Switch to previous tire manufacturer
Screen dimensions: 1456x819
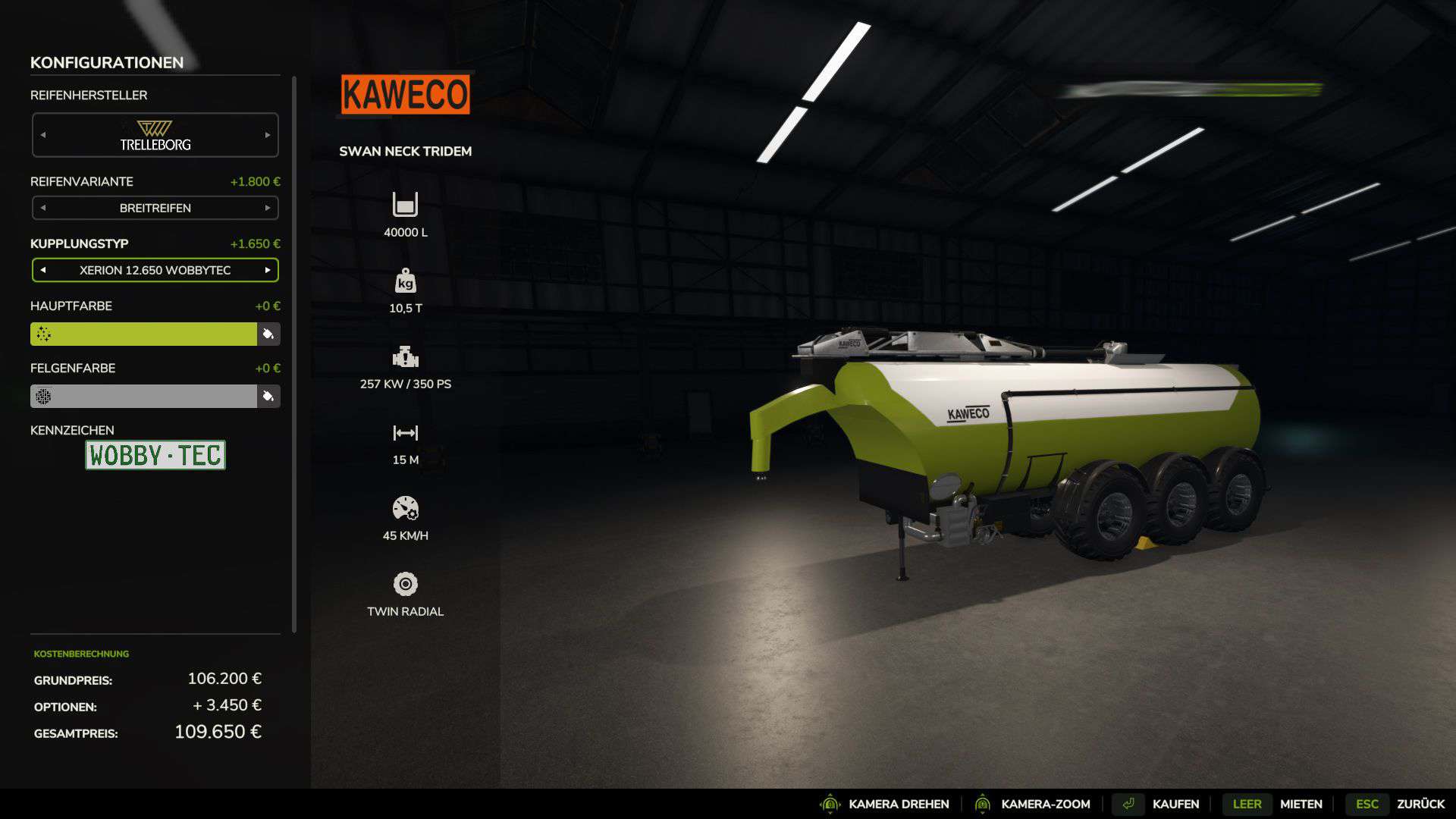coord(43,135)
